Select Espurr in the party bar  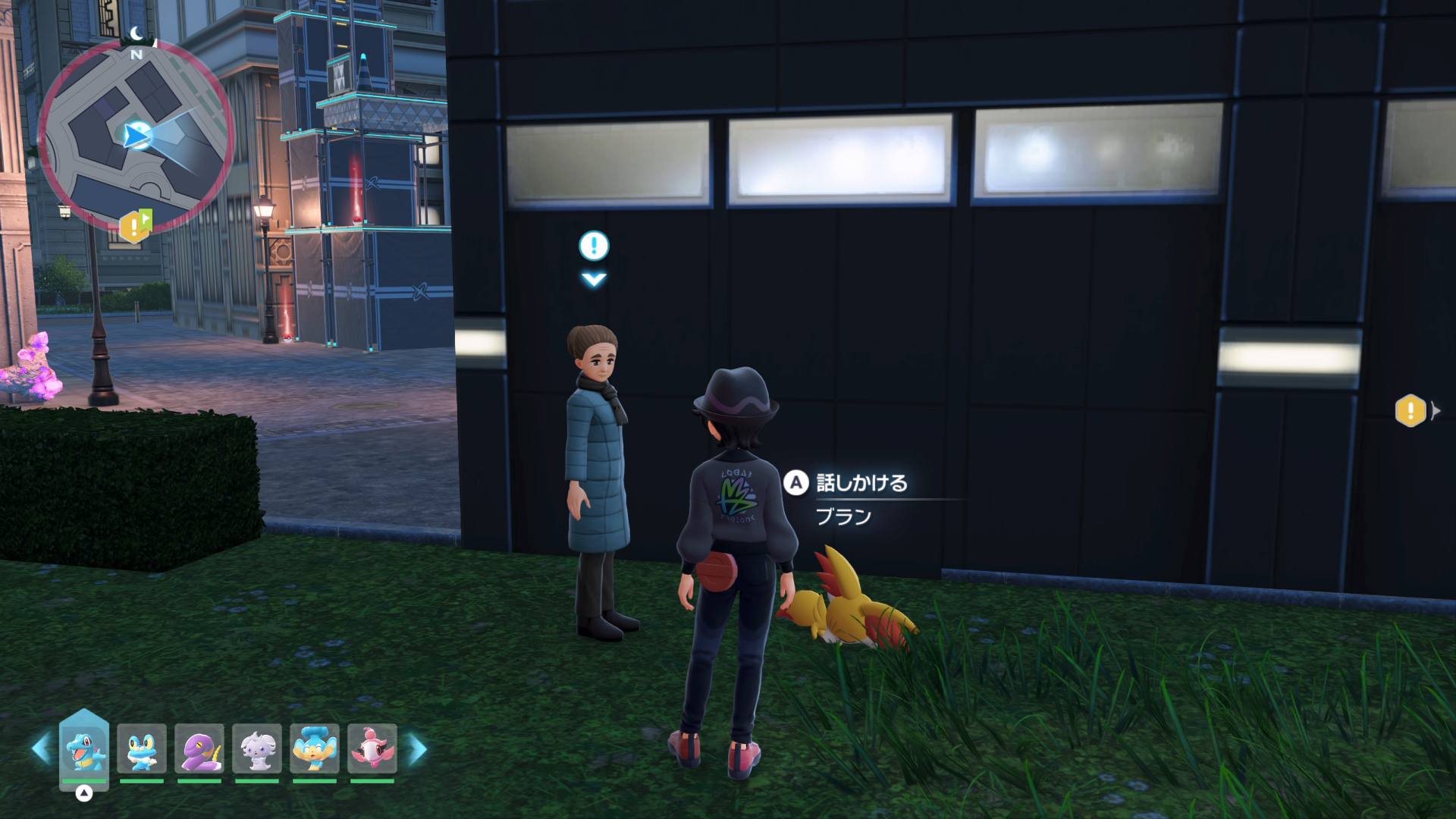(x=257, y=748)
